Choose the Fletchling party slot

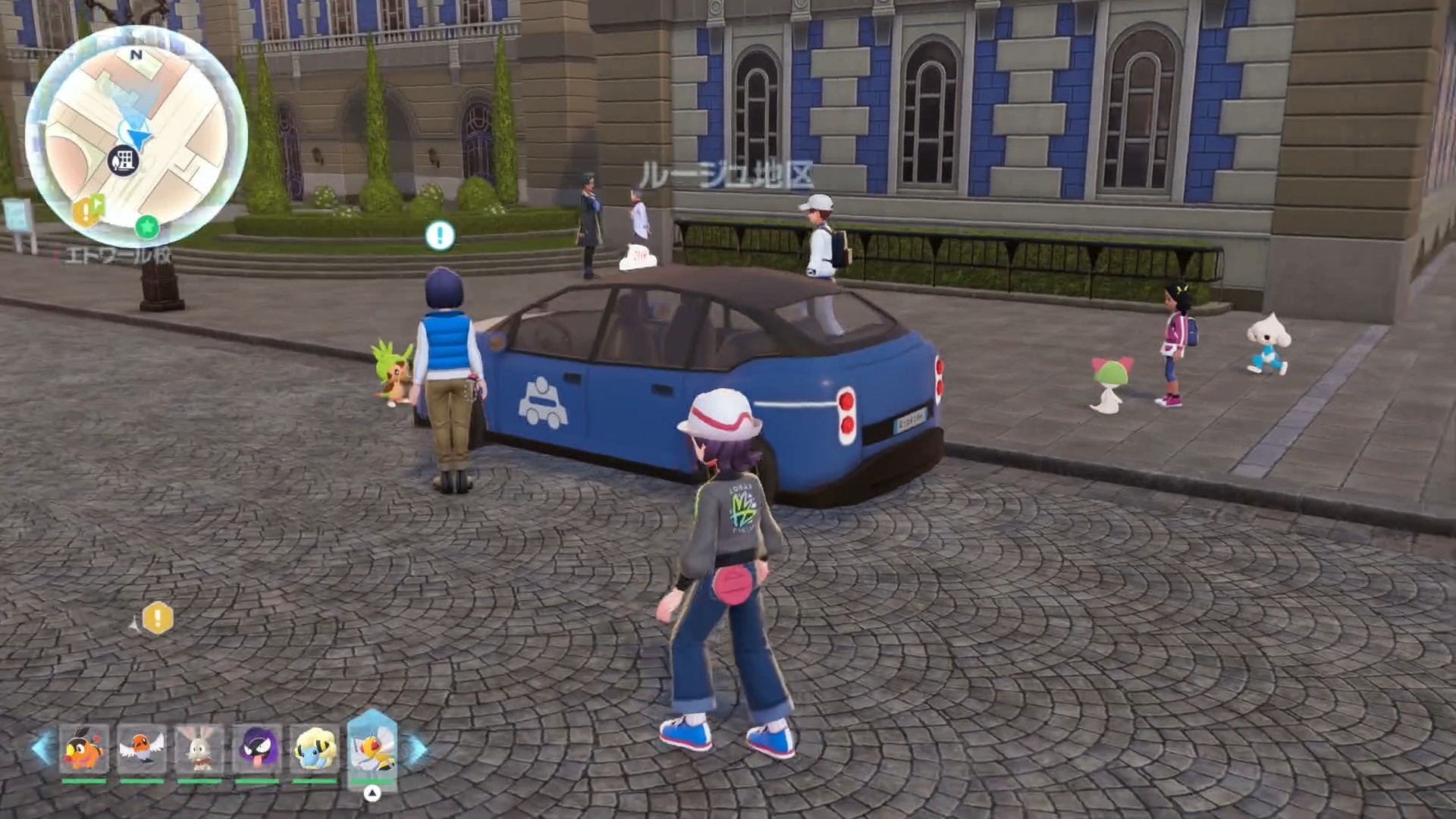click(142, 748)
